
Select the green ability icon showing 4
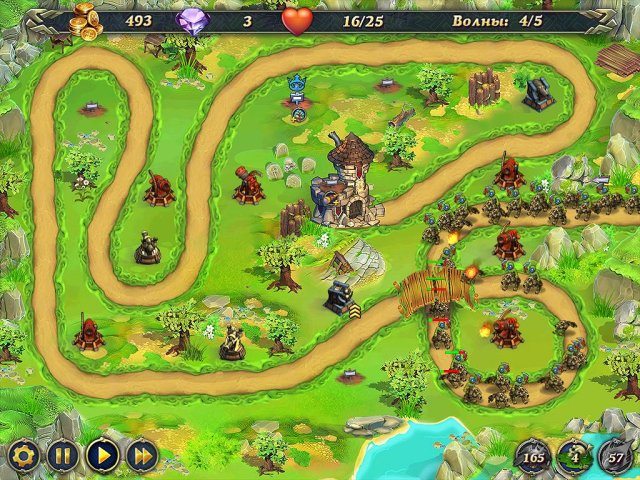pyautogui.click(x=574, y=459)
